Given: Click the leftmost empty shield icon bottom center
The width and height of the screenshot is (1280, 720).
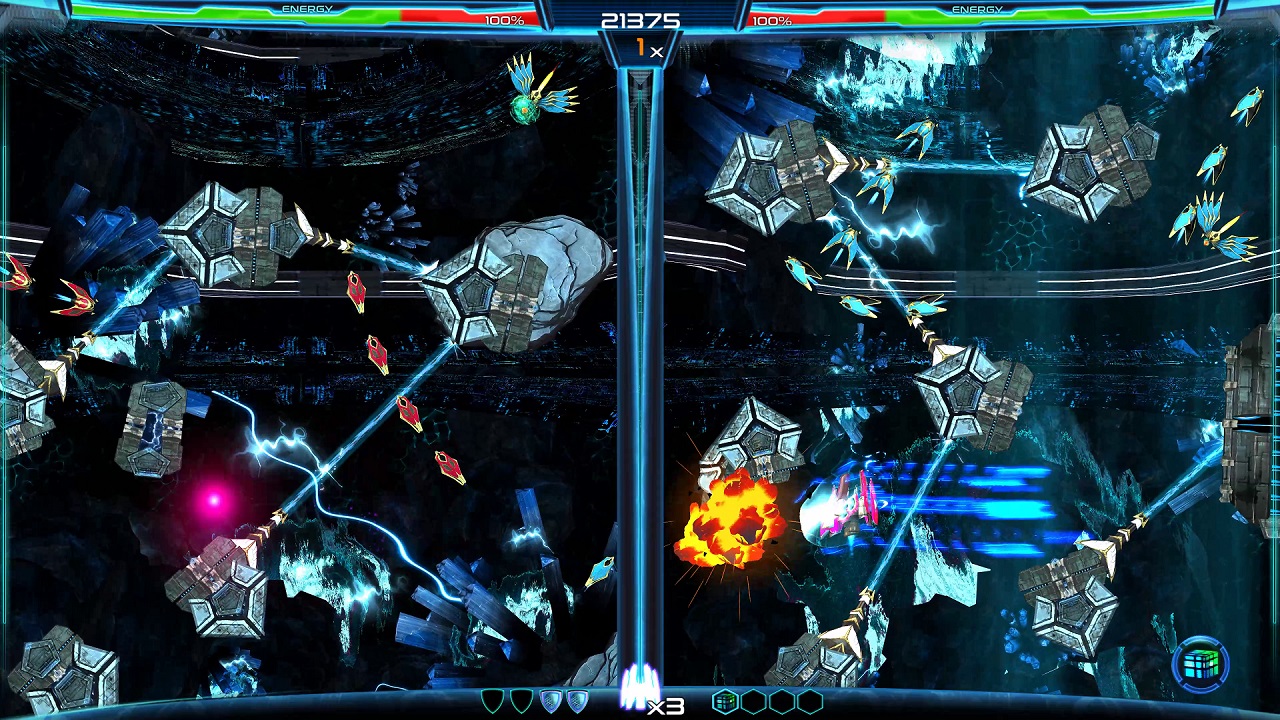Looking at the screenshot, I should point(491,700).
